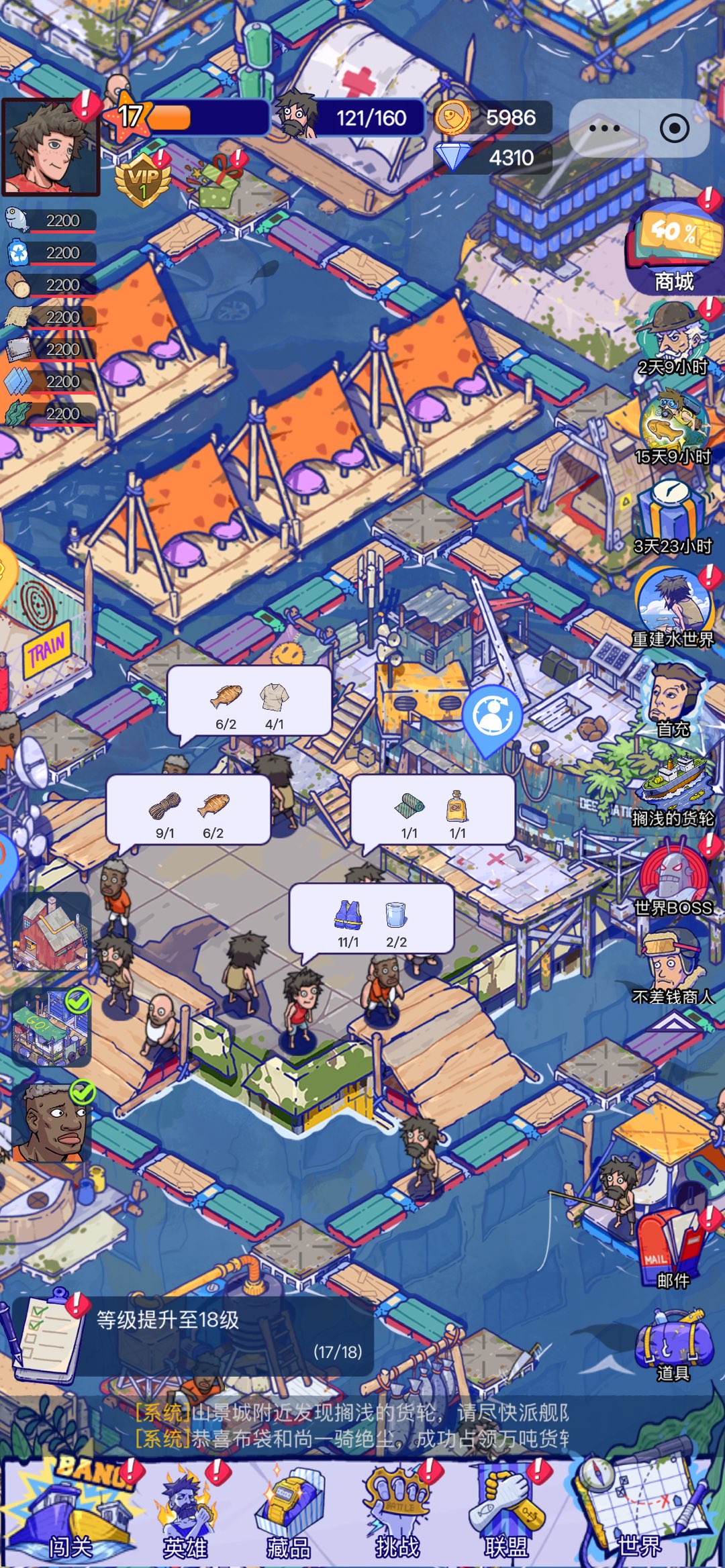Open the 邮件 mailbox
The width and height of the screenshot is (725, 1568).
click(x=673, y=1247)
